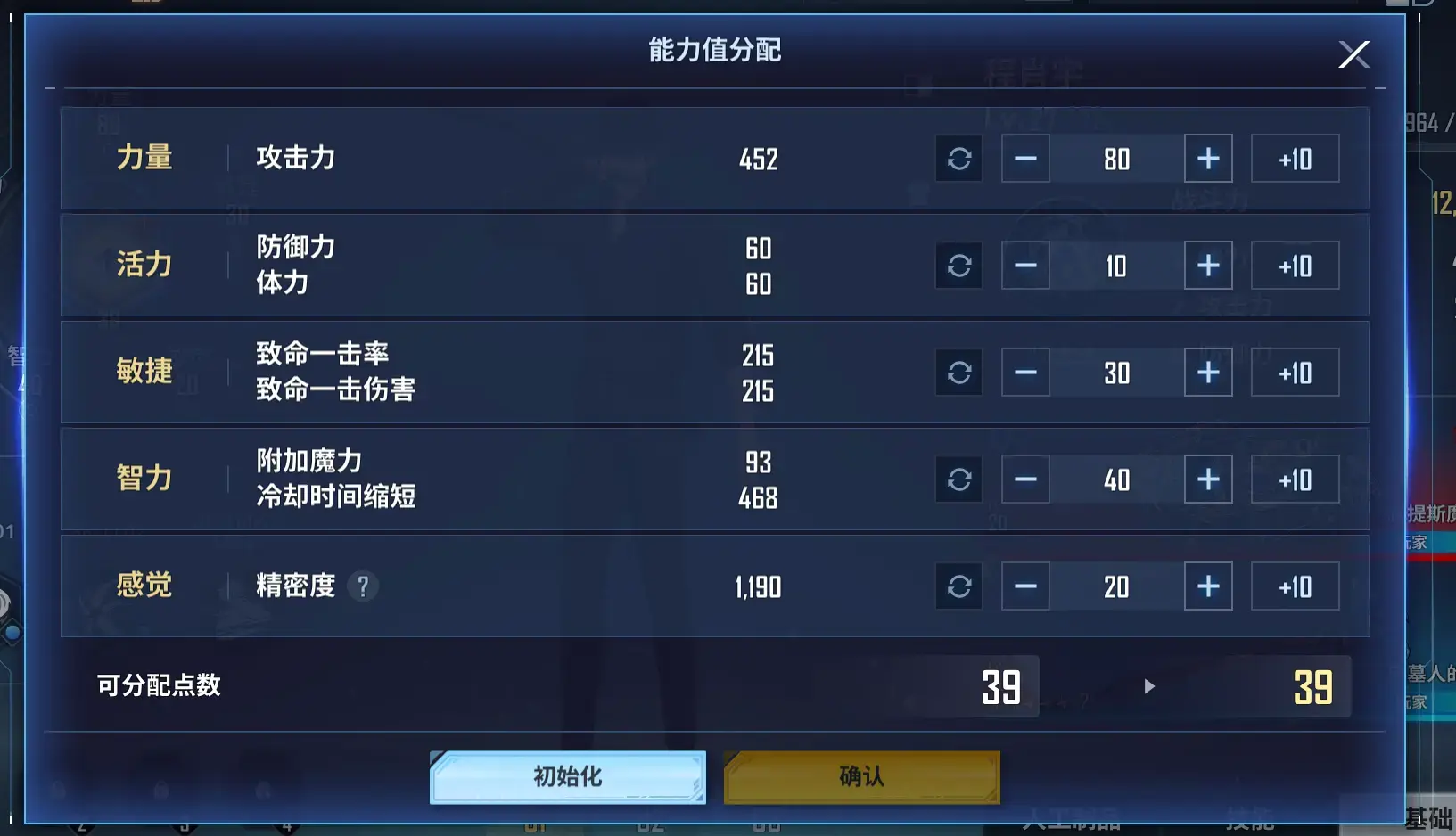Reset the 感觉 attribute allocation
The height and width of the screenshot is (836, 1456).
[x=959, y=586]
